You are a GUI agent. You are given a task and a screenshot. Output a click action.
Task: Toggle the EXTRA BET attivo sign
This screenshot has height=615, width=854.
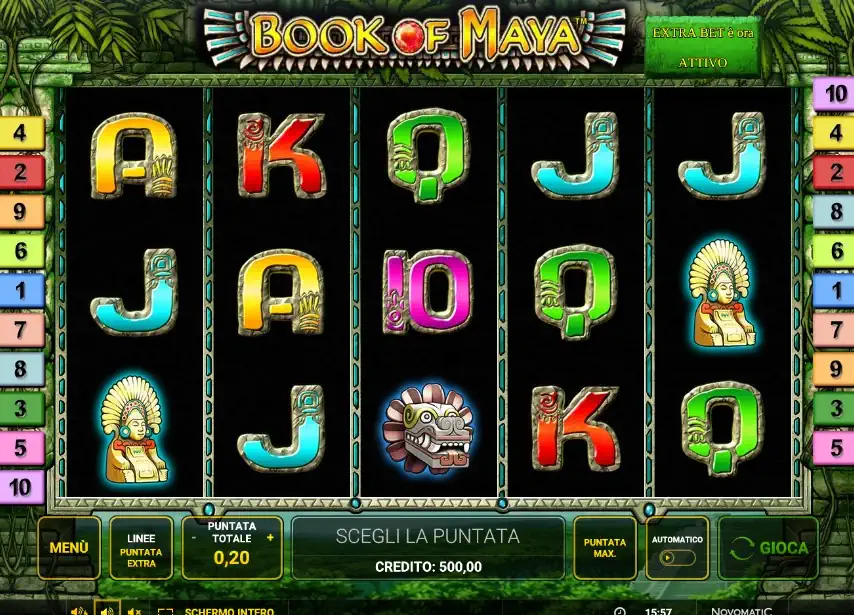tap(703, 46)
